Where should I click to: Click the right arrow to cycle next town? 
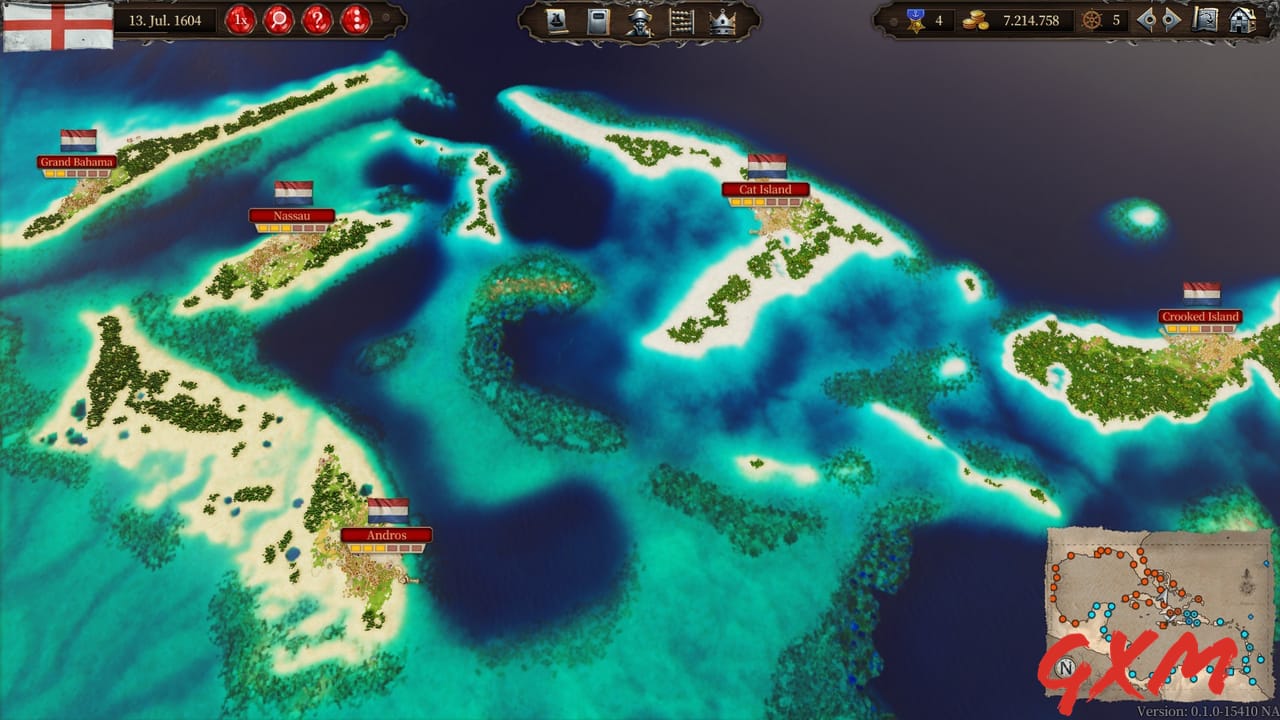click(x=1168, y=20)
